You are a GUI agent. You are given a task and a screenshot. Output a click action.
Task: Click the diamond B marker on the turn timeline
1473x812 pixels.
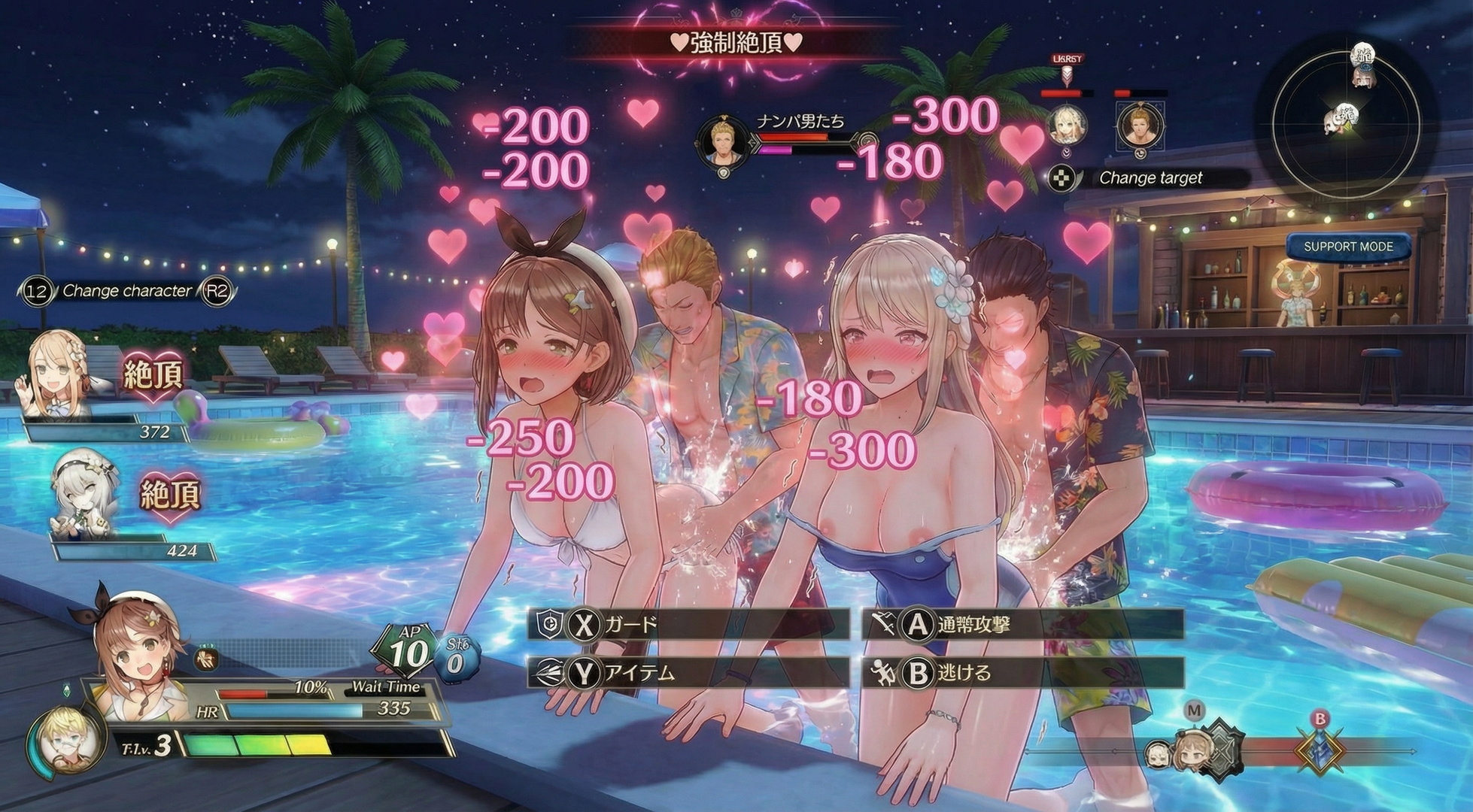tap(1320, 749)
